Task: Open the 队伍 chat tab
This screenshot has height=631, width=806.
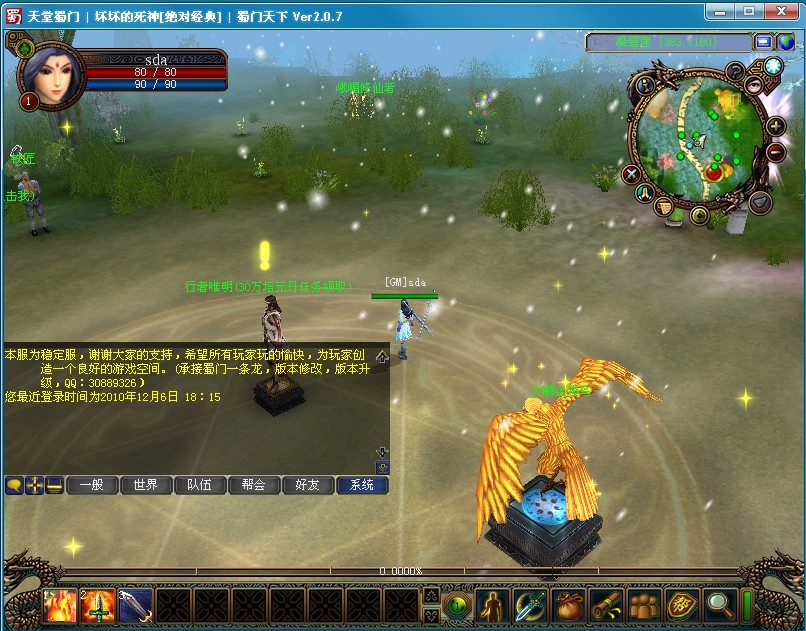Action: pos(199,485)
